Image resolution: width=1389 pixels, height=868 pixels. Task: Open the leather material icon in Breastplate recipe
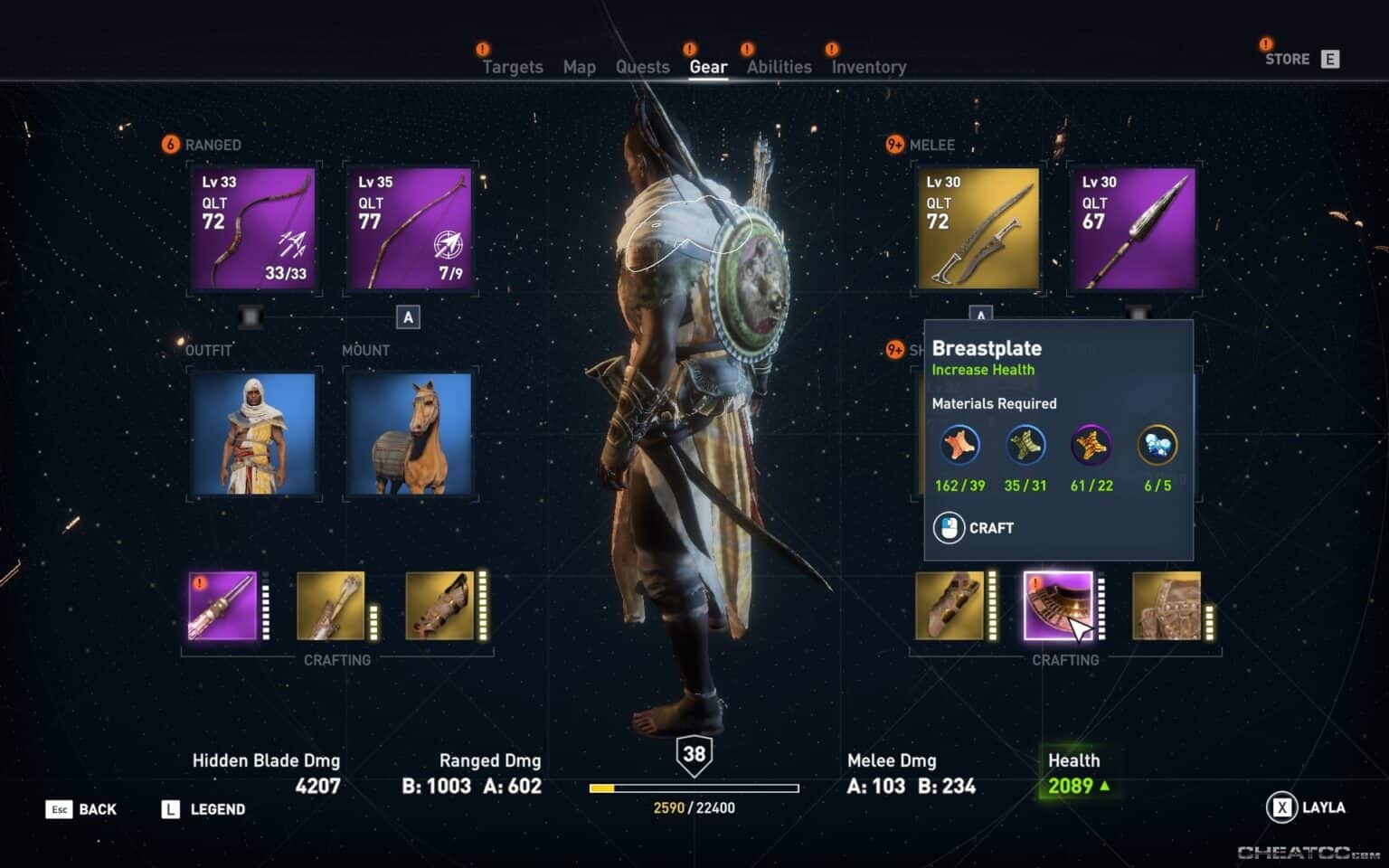[959, 445]
